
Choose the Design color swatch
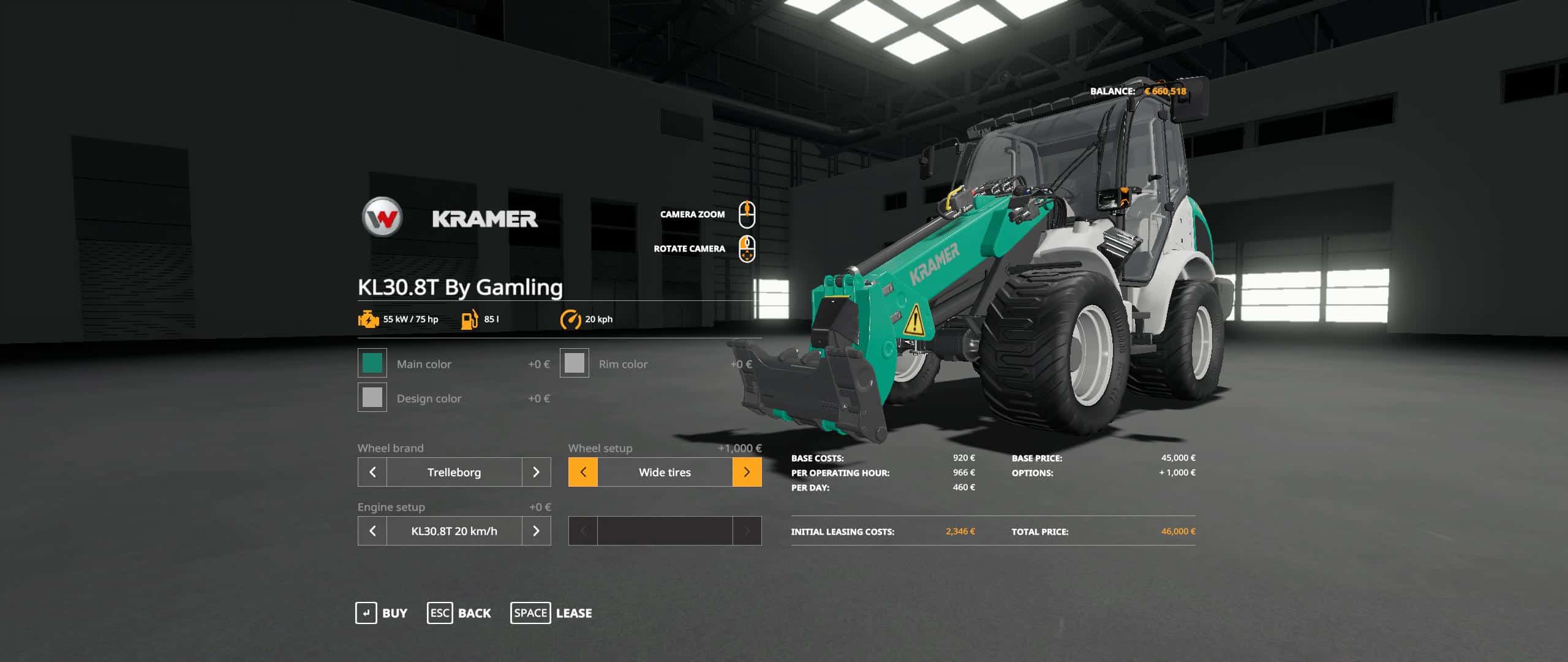(372, 397)
